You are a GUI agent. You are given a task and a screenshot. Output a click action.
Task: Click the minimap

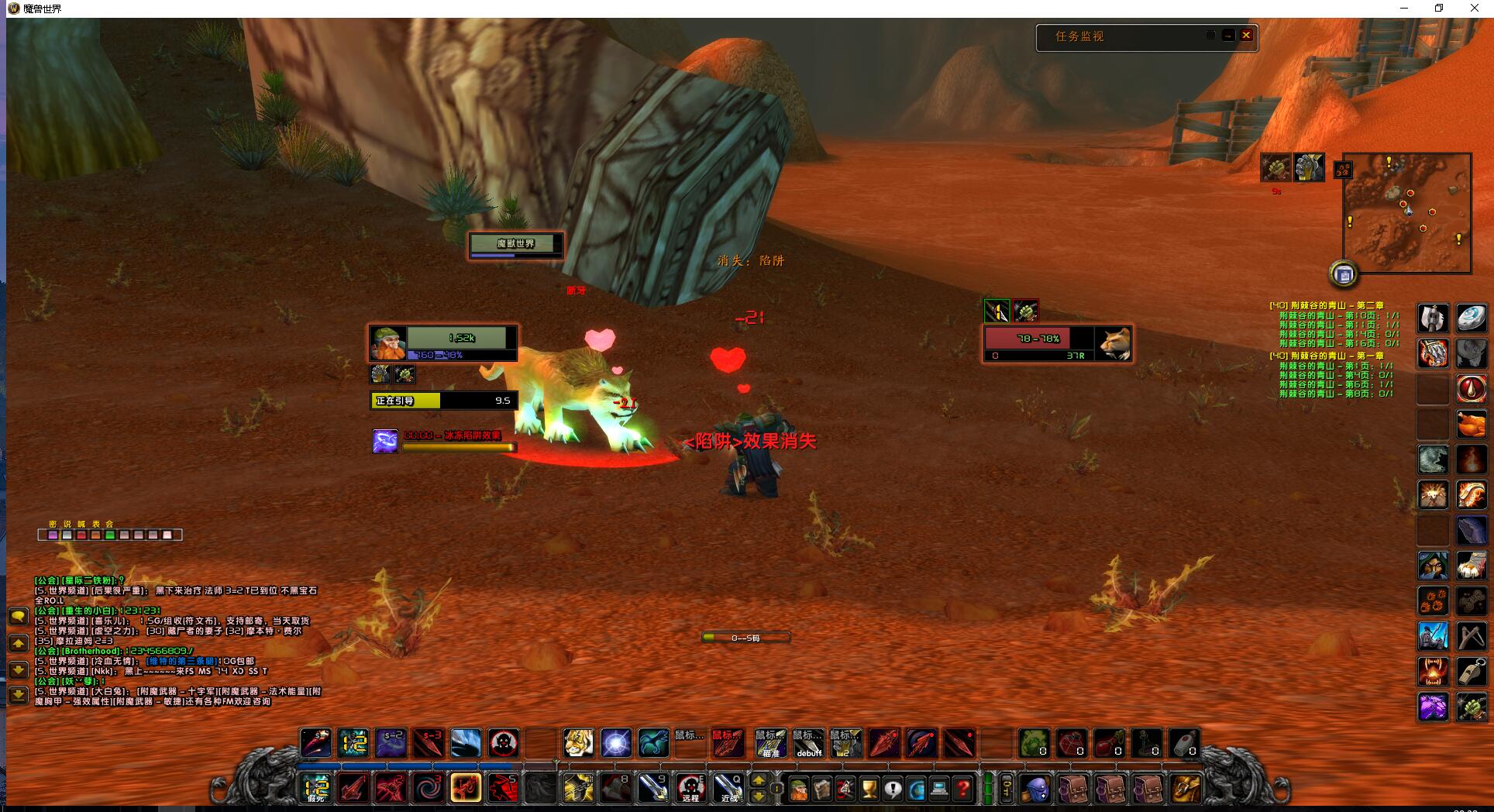pyautogui.click(x=1406, y=213)
